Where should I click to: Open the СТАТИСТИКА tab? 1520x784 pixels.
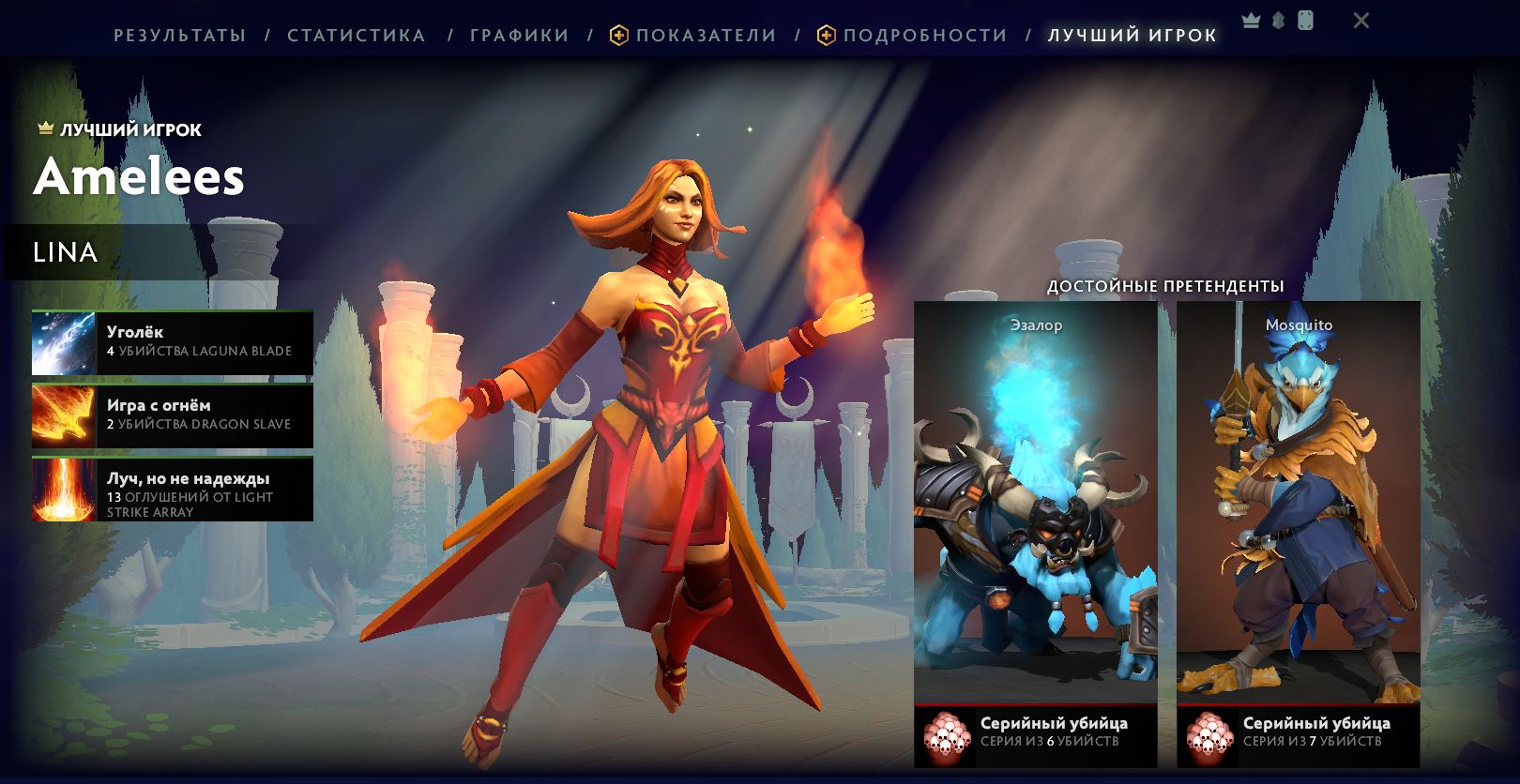pos(357,36)
